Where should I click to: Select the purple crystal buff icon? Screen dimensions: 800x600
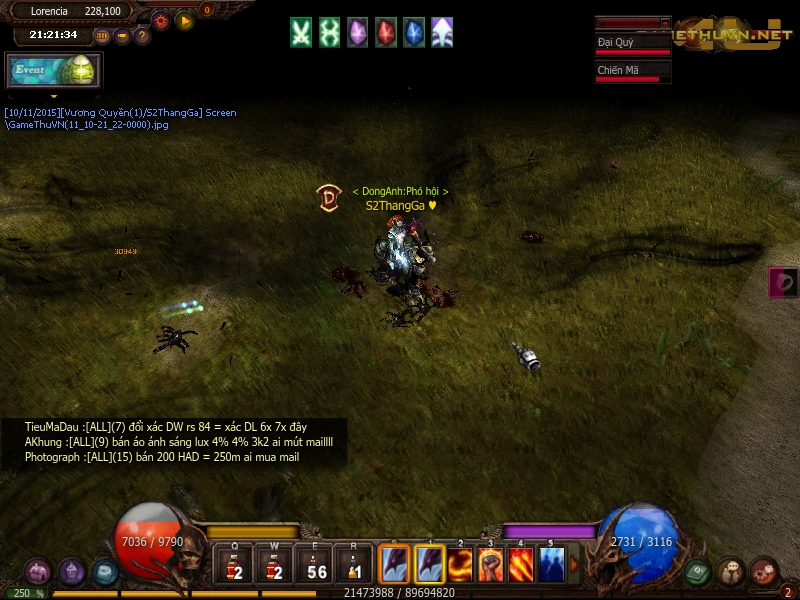point(357,32)
